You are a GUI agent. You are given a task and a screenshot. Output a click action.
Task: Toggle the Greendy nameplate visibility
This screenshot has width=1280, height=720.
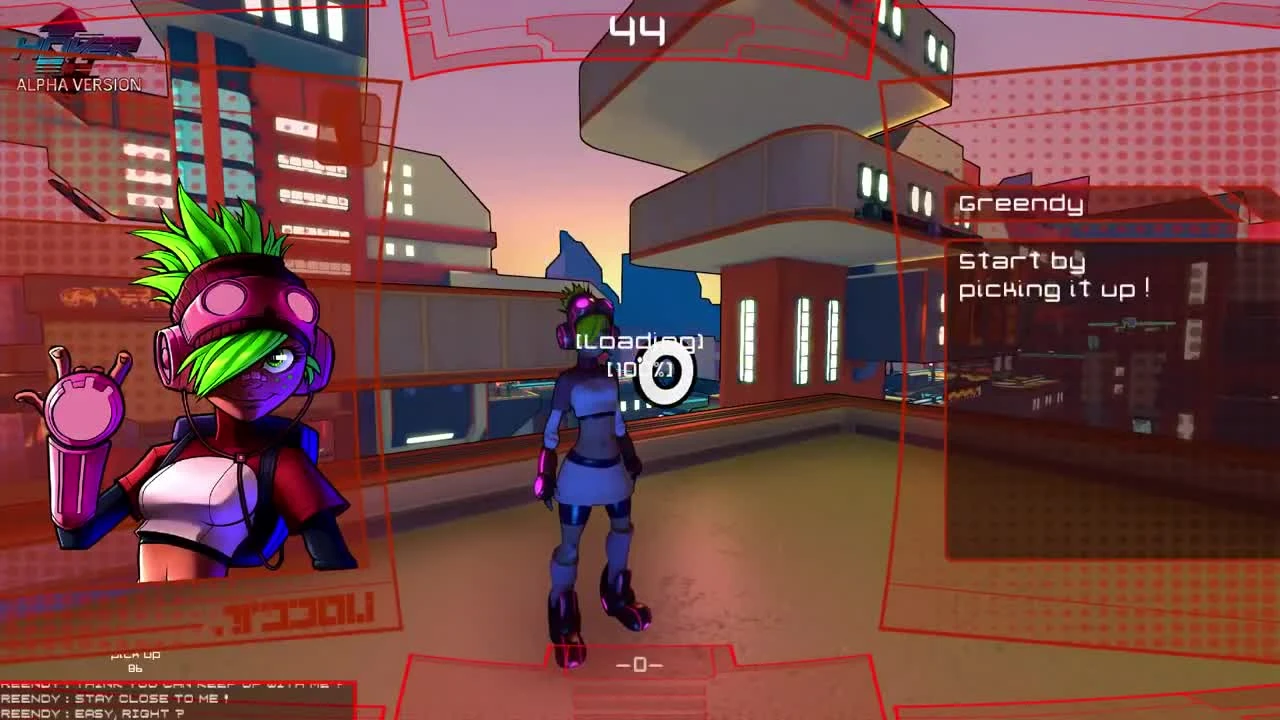(1020, 203)
